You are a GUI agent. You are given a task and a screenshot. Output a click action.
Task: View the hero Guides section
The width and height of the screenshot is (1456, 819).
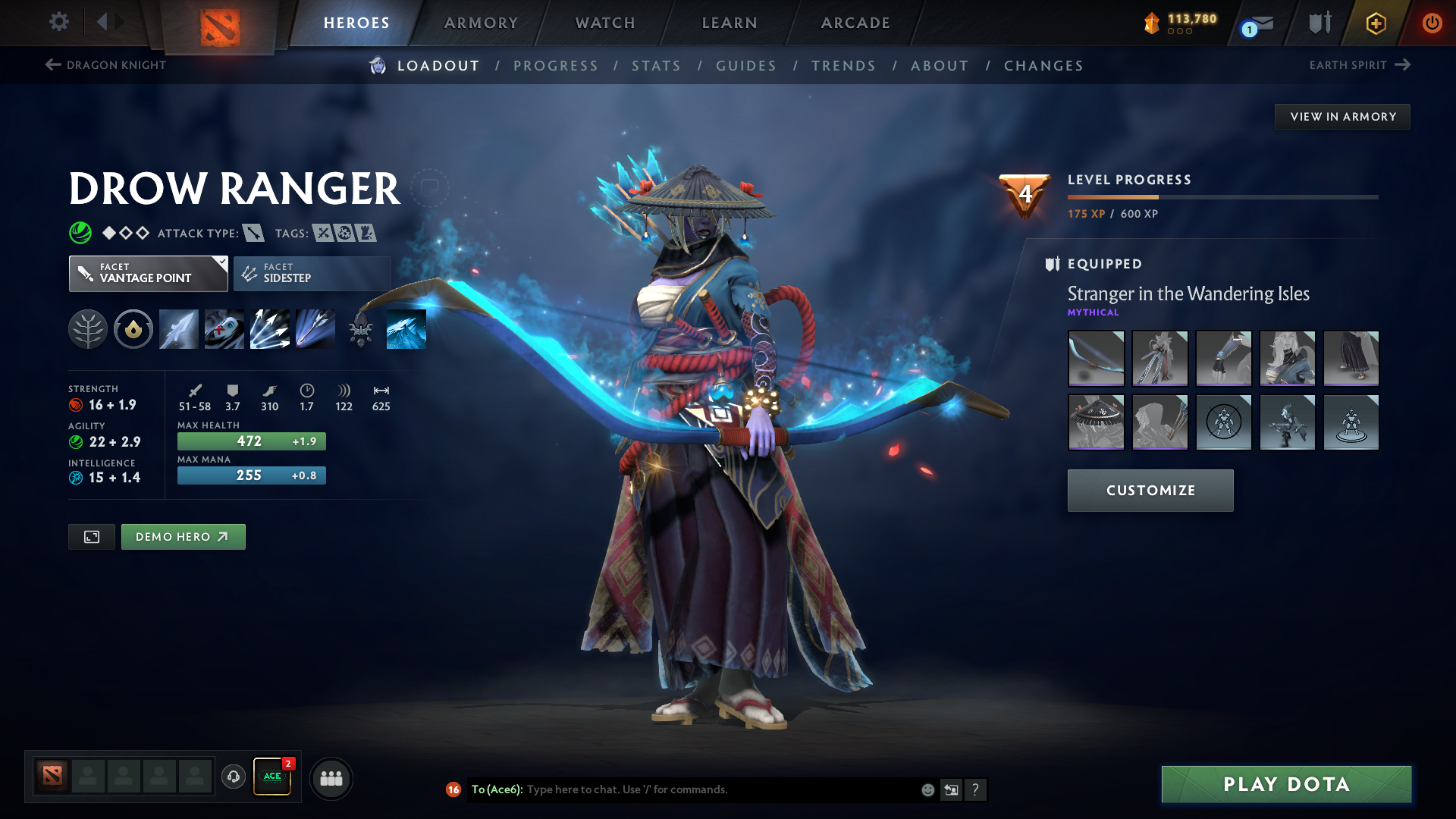click(746, 66)
